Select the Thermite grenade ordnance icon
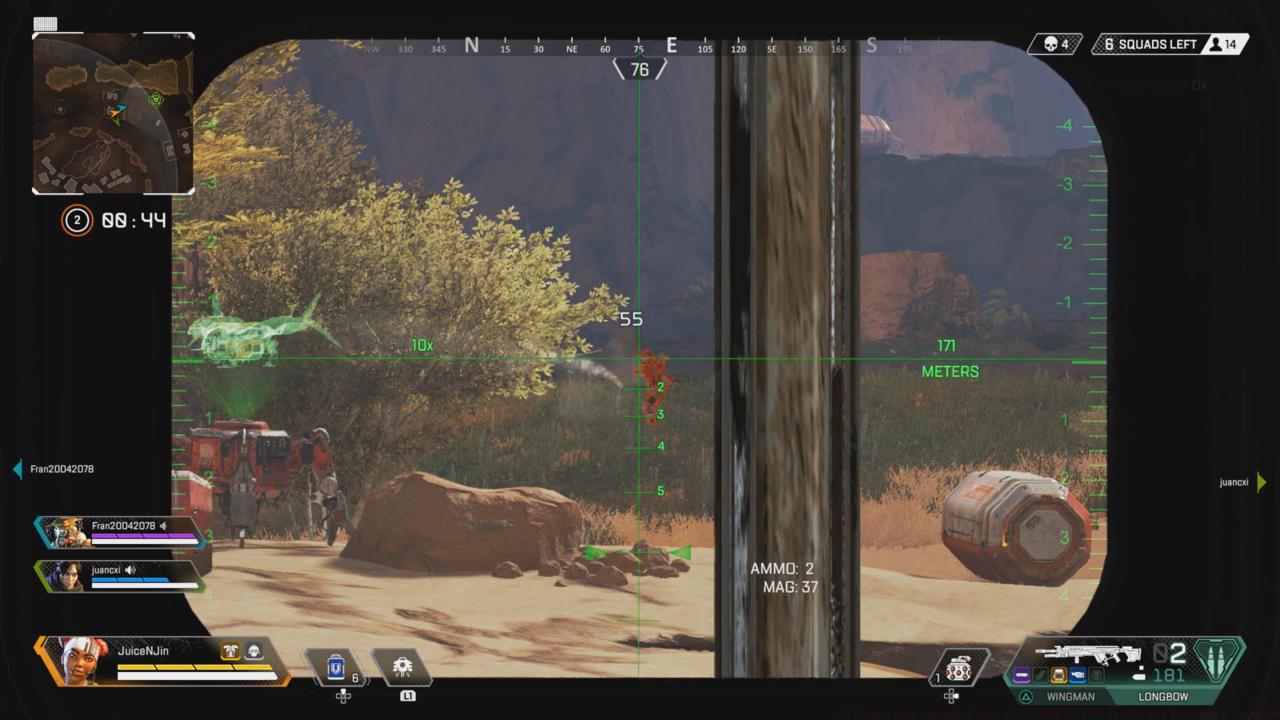The width and height of the screenshot is (1280, 720). click(959, 668)
